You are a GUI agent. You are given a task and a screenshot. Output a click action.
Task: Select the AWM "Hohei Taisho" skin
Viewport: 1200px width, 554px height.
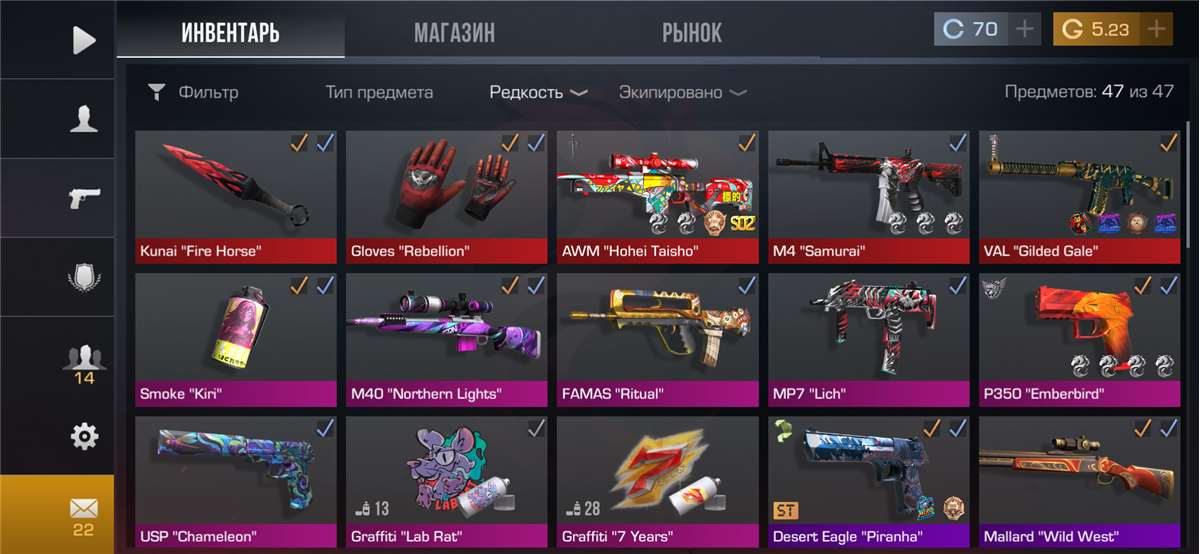tap(658, 197)
